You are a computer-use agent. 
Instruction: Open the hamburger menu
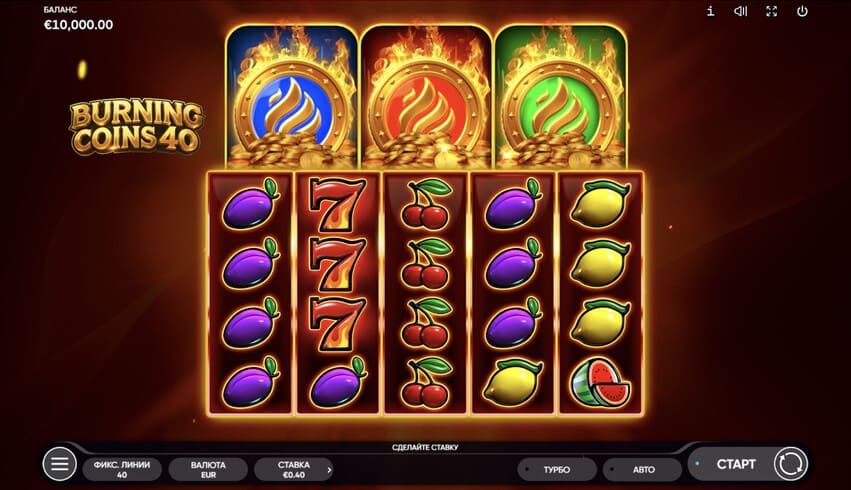[x=59, y=464]
